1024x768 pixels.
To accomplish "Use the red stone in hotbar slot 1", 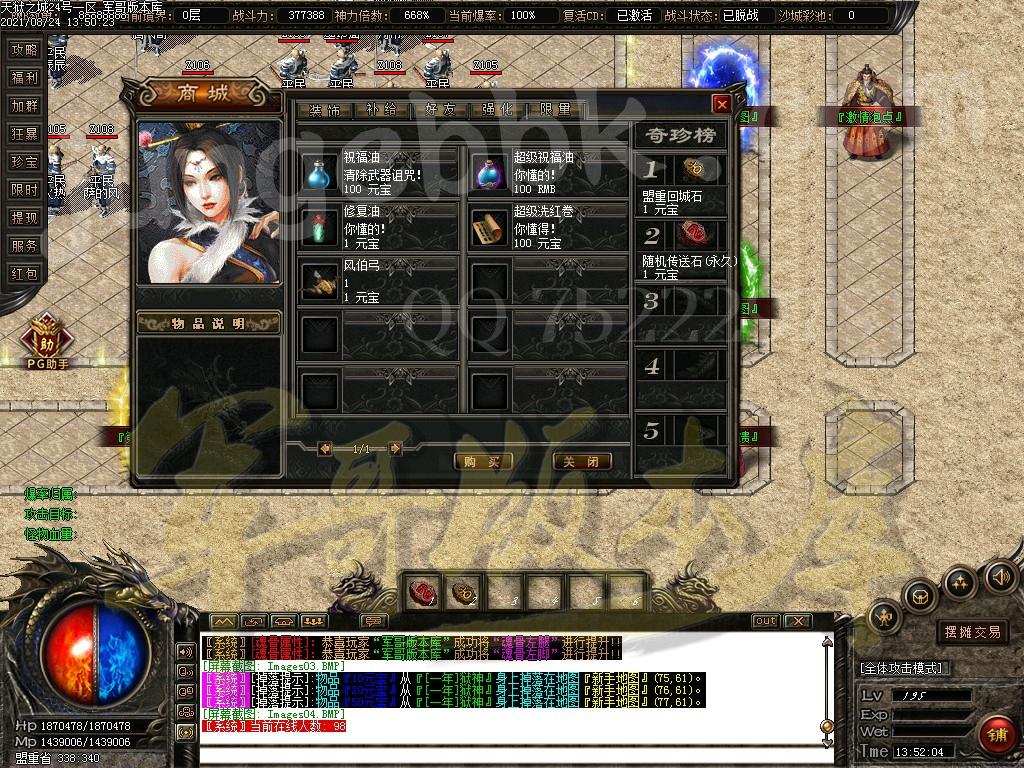I will (422, 592).
